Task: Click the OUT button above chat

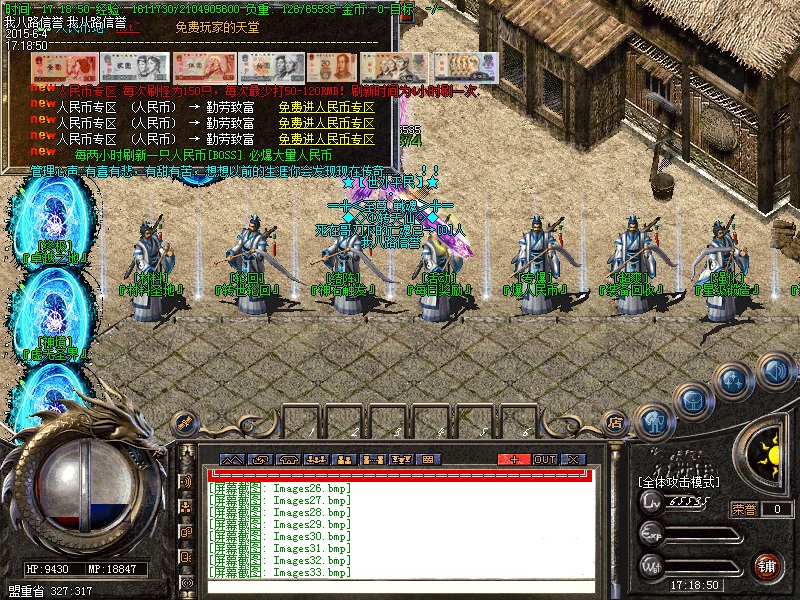Action: [x=545, y=459]
